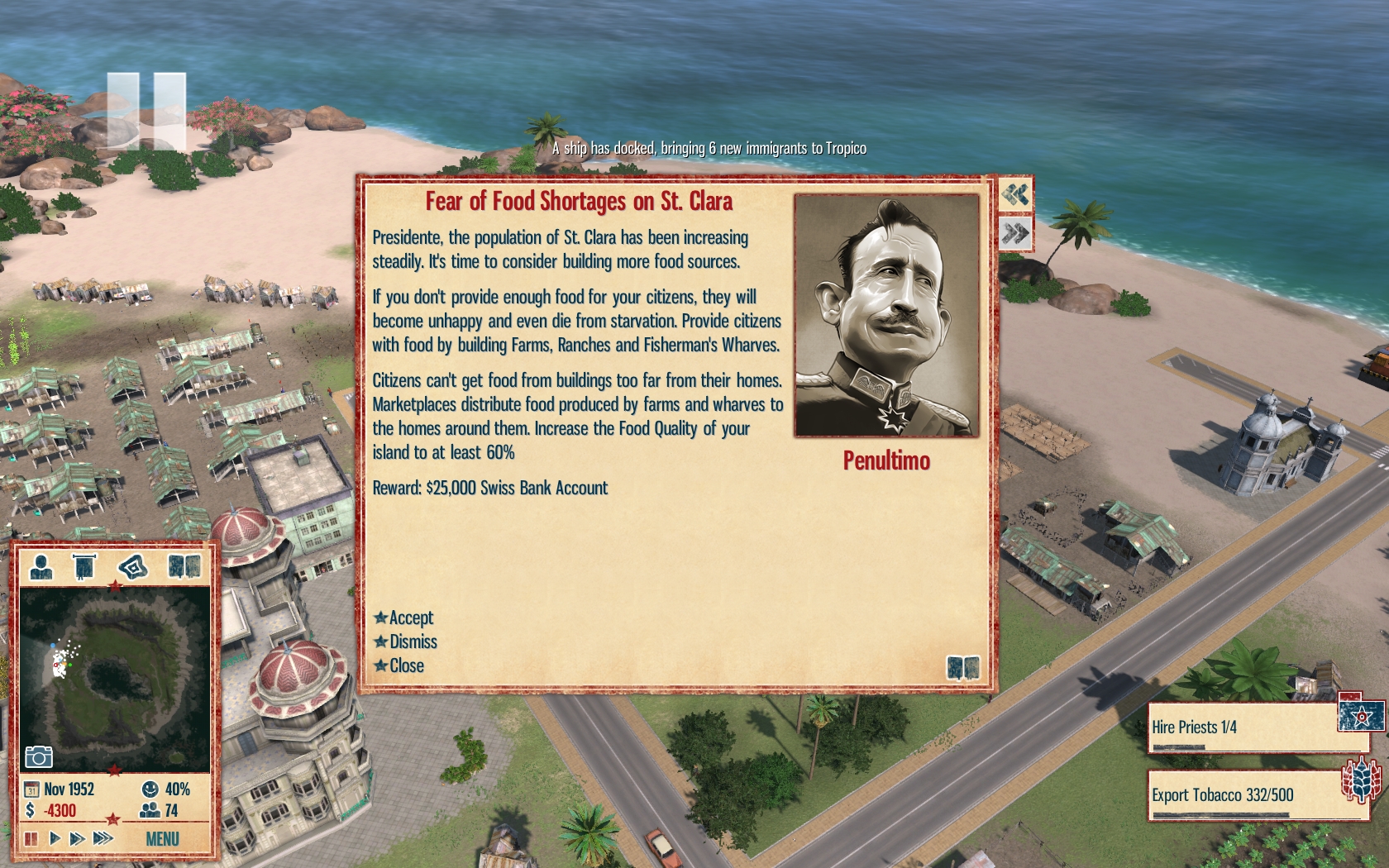Set game speed to double-arrow fast
The width and height of the screenshot is (1389, 868).
78,838
